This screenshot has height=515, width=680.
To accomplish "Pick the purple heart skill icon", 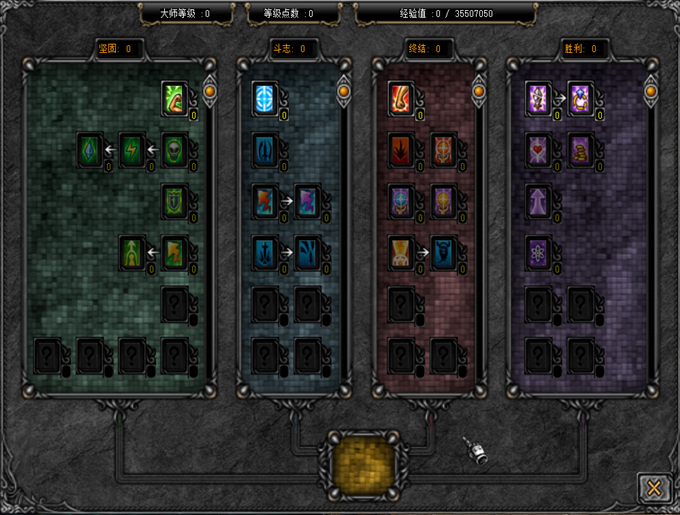I will tap(539, 150).
